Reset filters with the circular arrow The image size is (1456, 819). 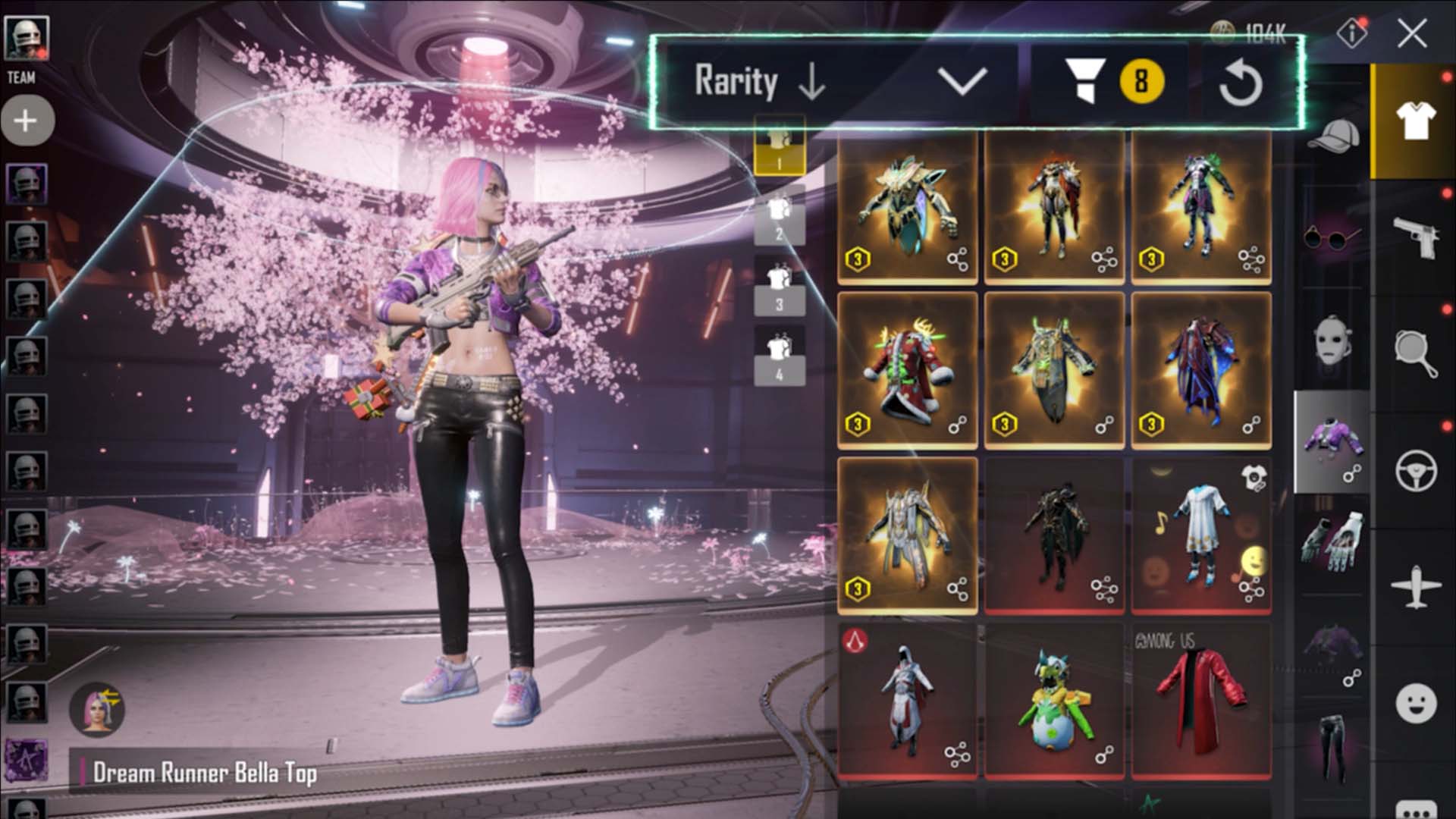click(x=1241, y=83)
